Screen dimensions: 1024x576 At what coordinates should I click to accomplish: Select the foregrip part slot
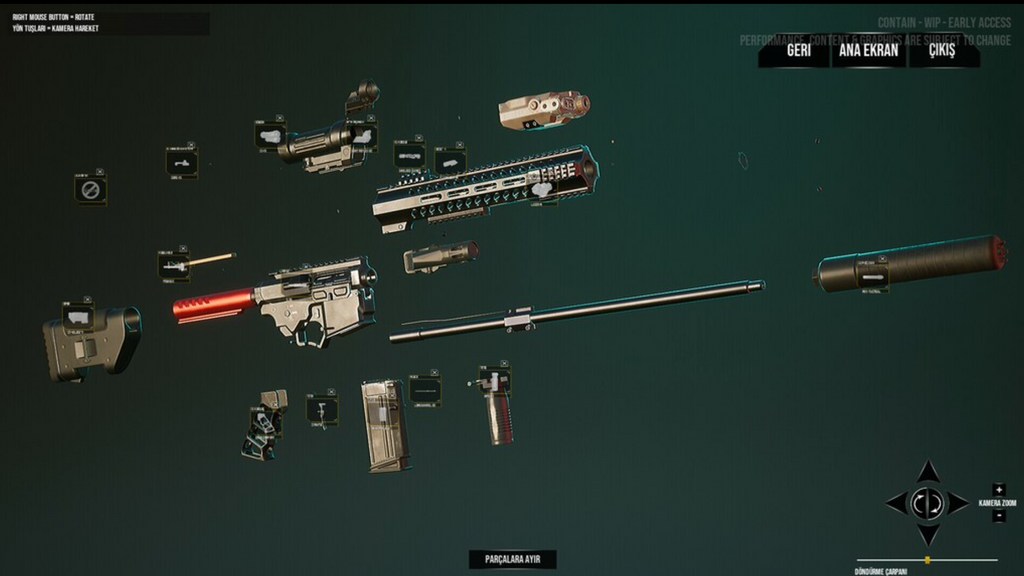tap(494, 380)
